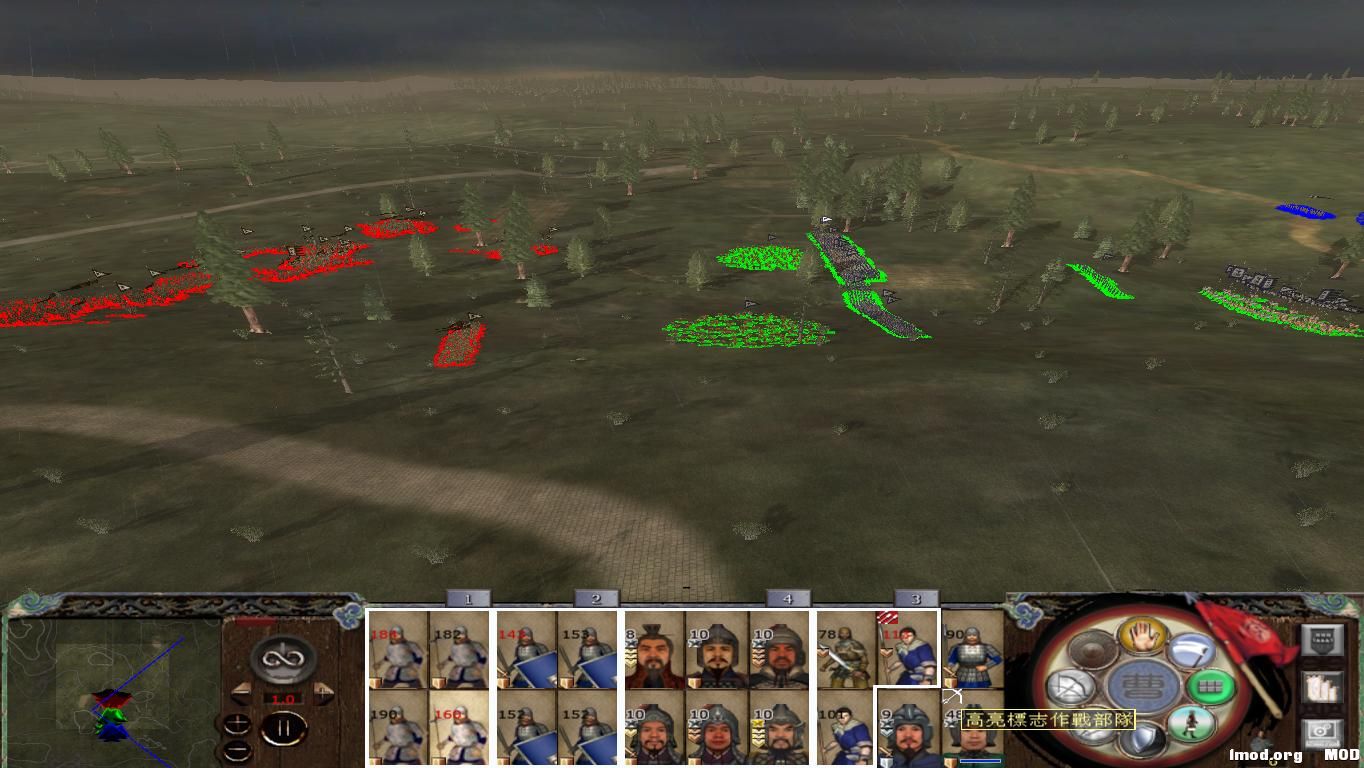Click the minus zoom button near minimap
This screenshot has height=768, width=1364.
(x=237, y=749)
